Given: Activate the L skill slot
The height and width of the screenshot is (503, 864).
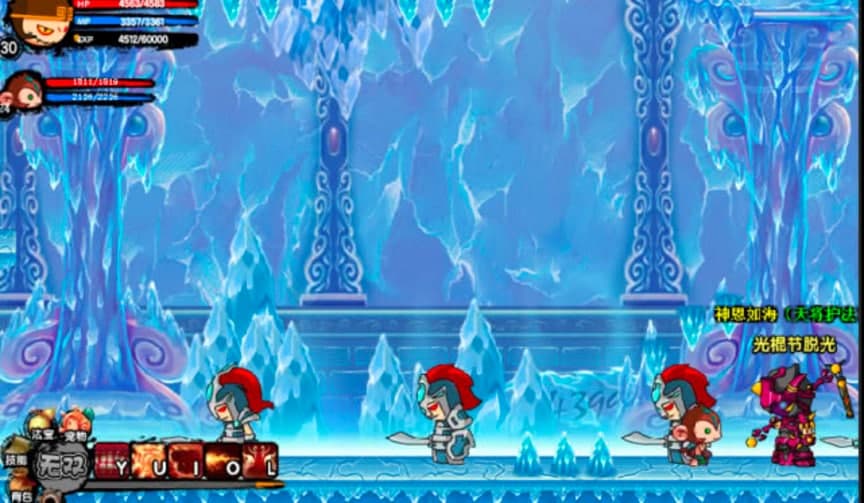Looking at the screenshot, I should (260, 461).
